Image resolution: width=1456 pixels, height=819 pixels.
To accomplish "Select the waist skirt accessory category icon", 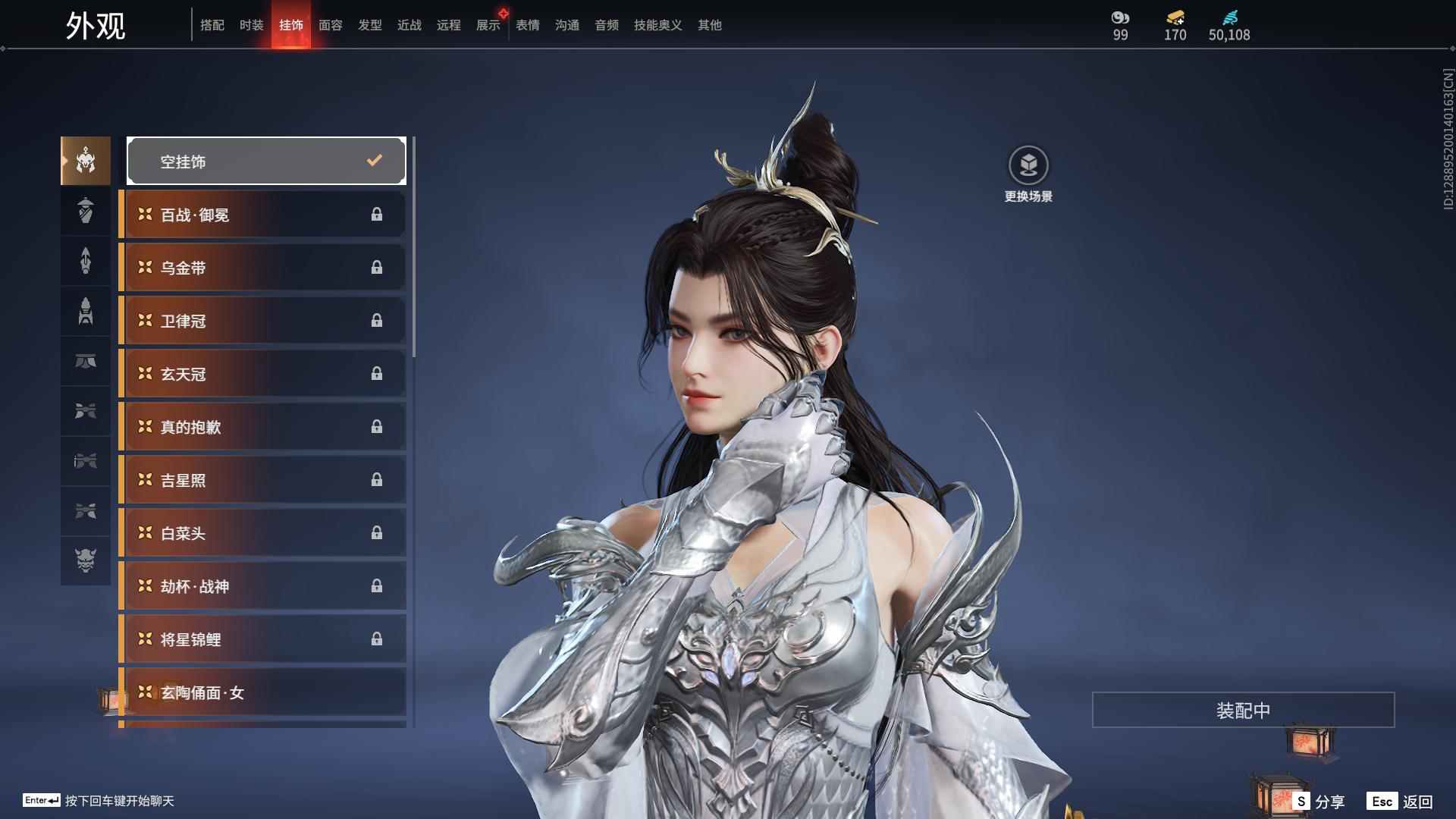I will pyautogui.click(x=86, y=362).
